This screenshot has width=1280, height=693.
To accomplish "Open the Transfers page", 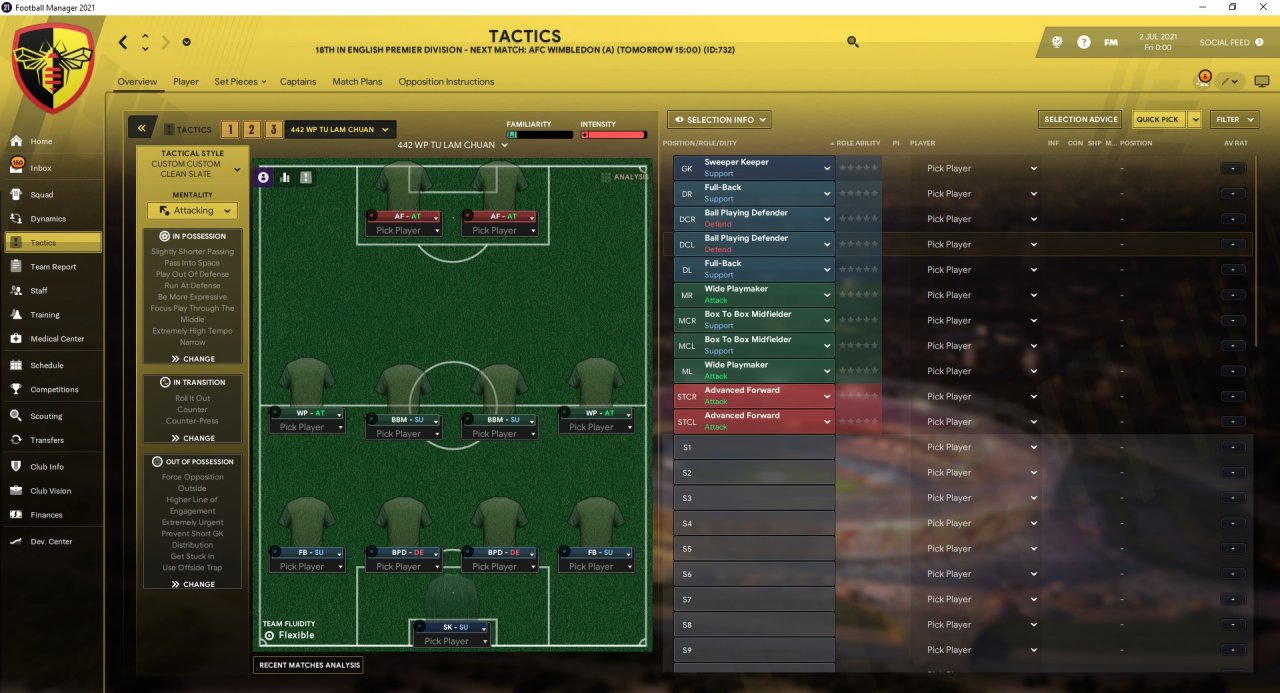I will (46, 440).
